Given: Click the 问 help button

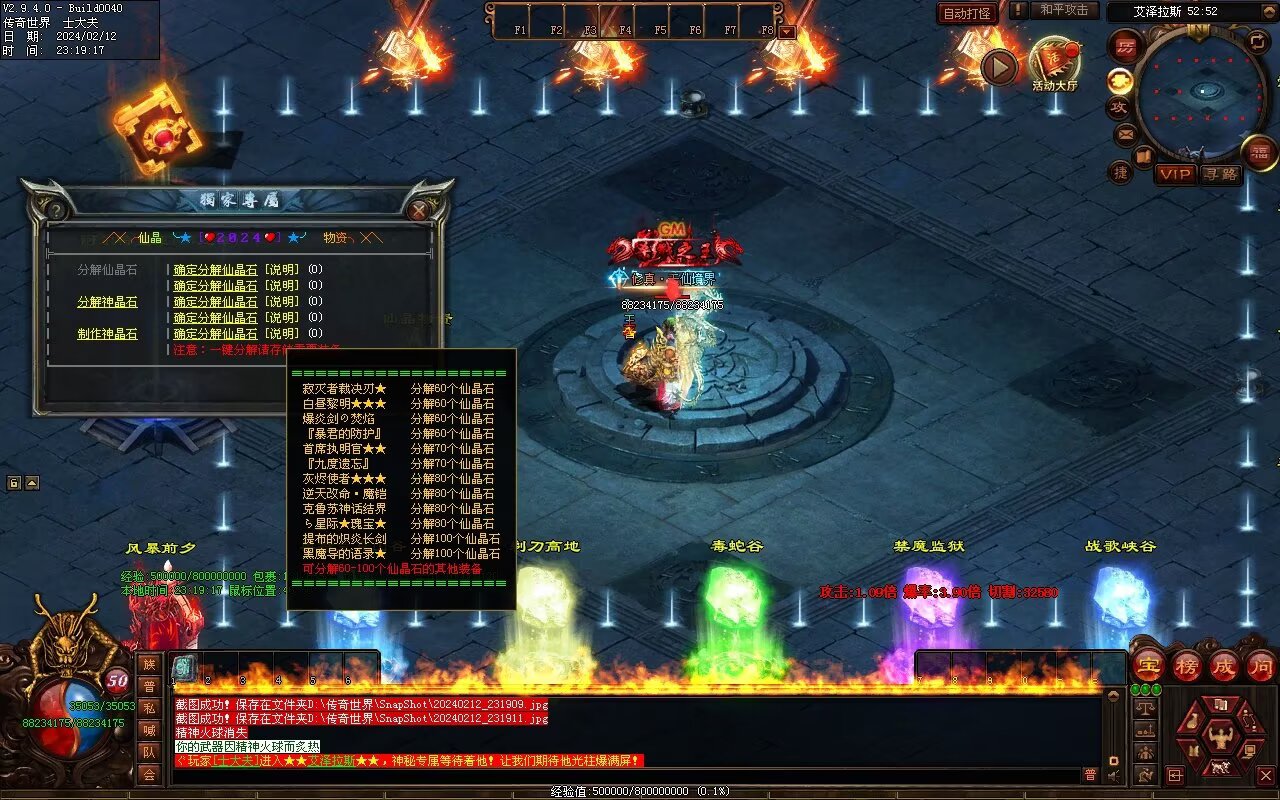Looking at the screenshot, I should click(x=1261, y=665).
